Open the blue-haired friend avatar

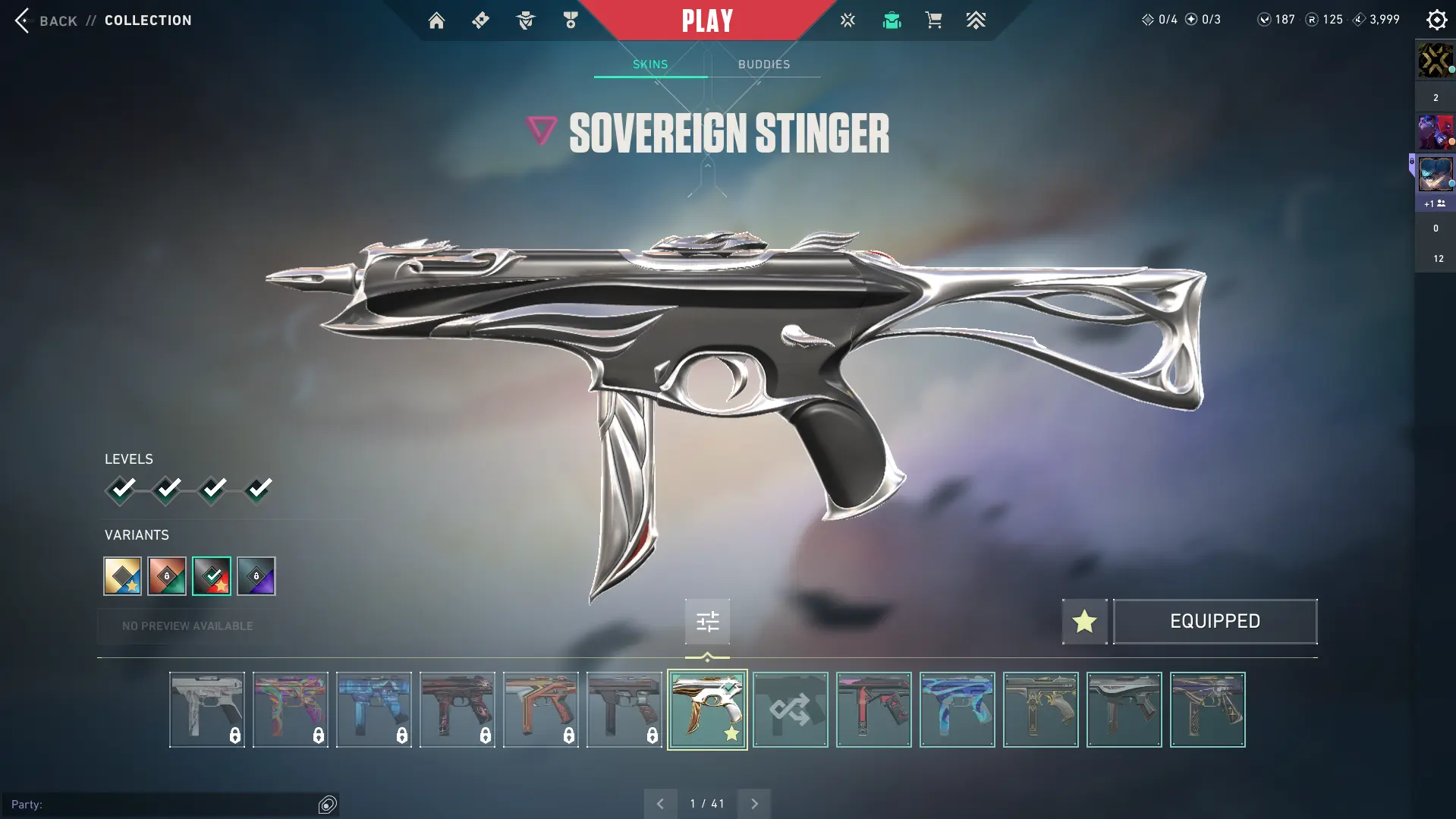pos(1435,174)
